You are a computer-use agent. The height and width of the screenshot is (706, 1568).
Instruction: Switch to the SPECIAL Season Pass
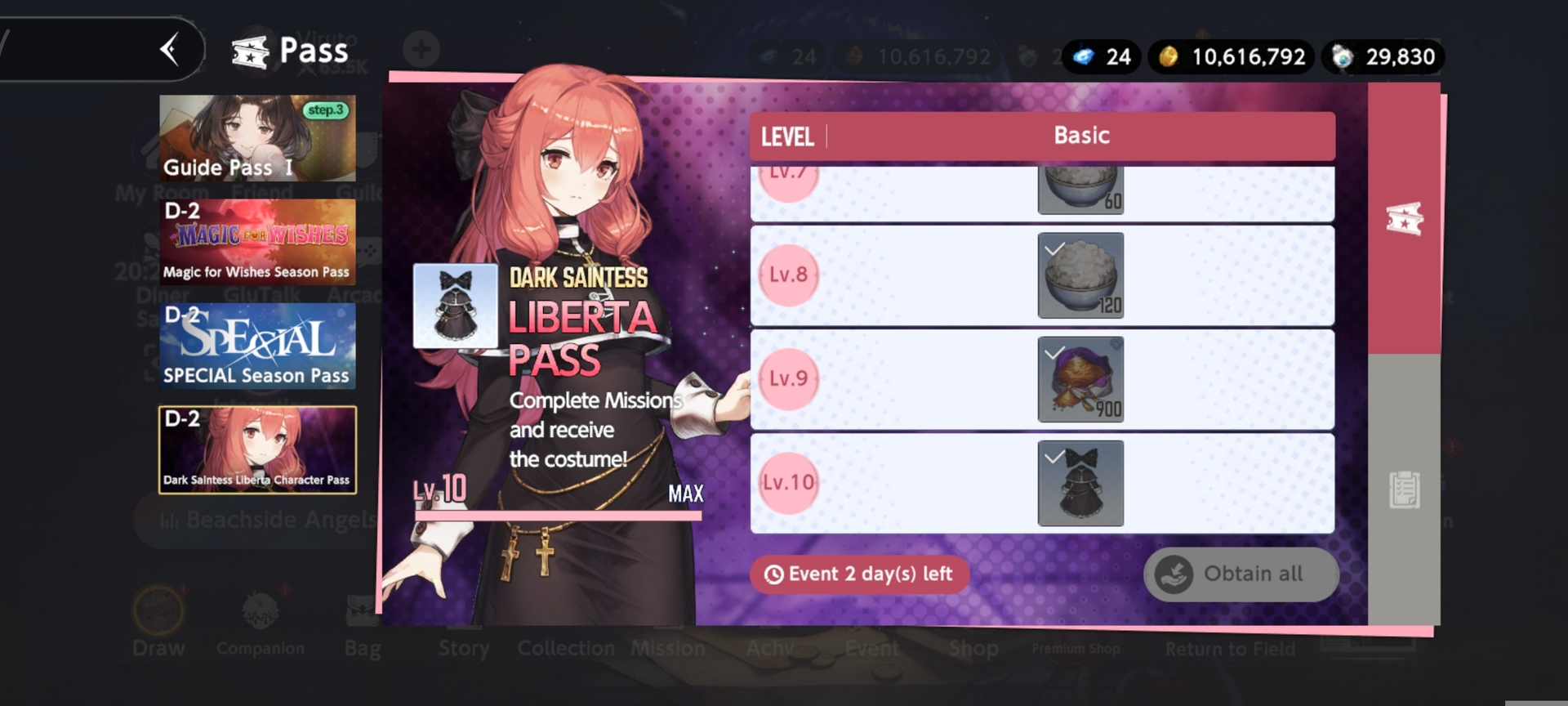pyautogui.click(x=257, y=346)
